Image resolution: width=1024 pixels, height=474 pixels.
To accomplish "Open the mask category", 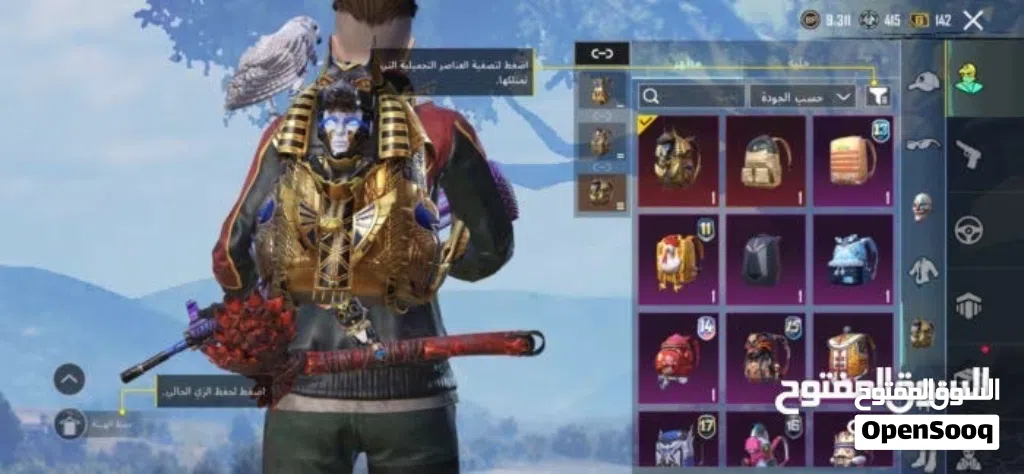I will (x=923, y=207).
